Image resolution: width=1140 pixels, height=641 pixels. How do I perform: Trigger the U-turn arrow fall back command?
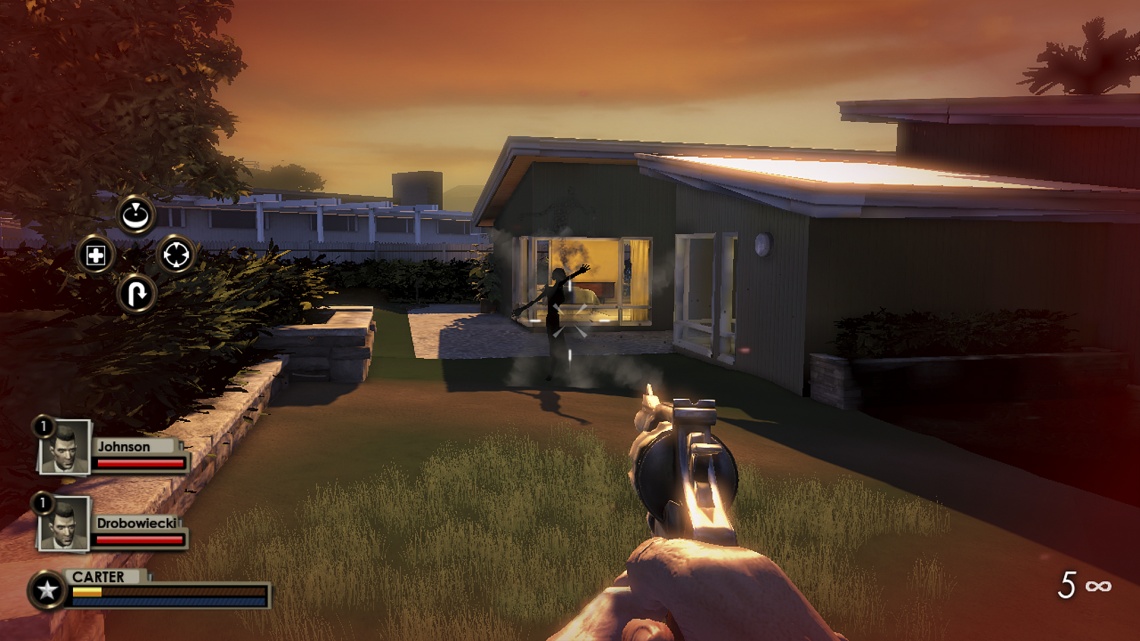tap(135, 294)
